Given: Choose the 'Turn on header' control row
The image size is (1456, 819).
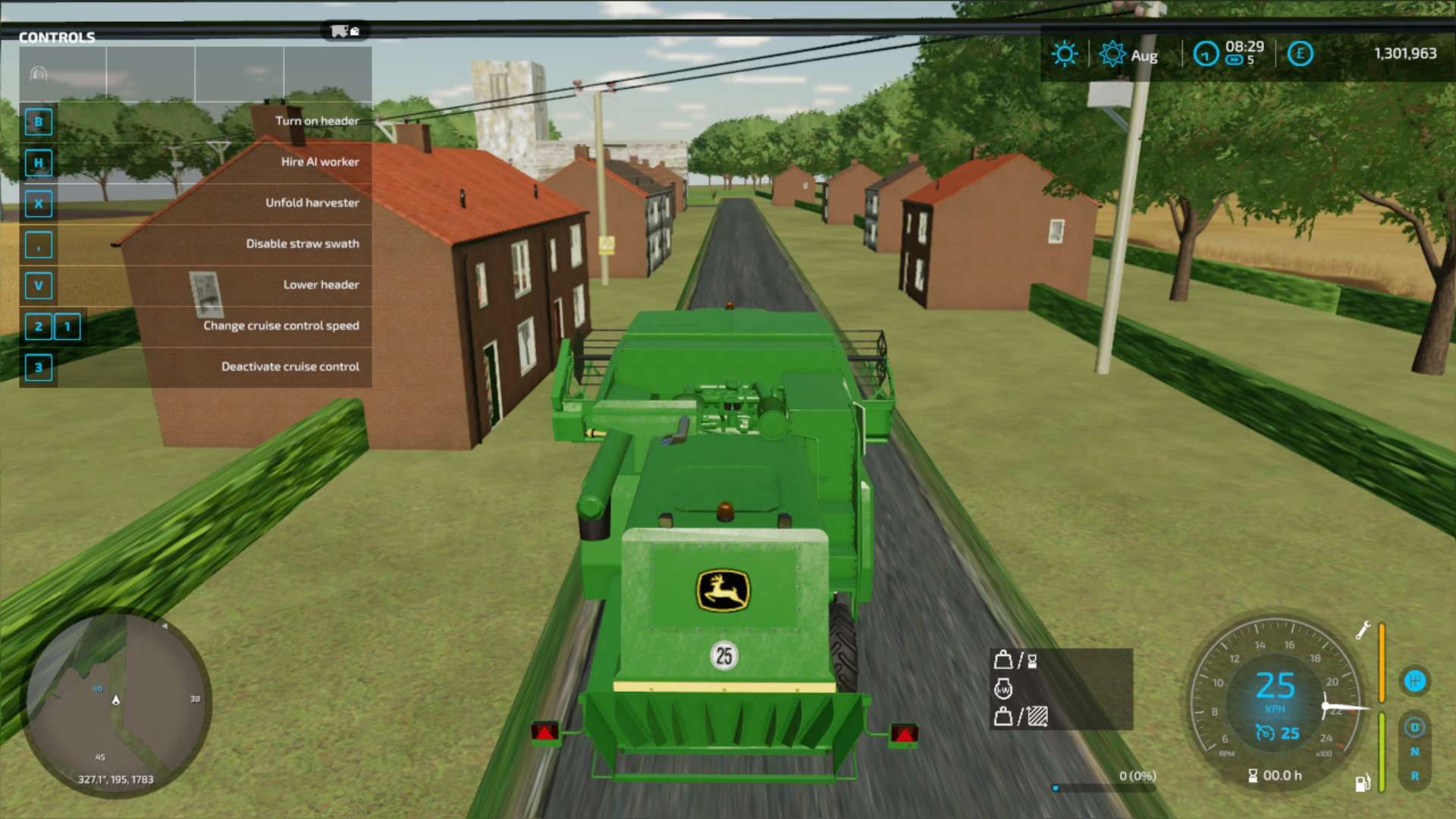Looking at the screenshot, I should coord(196,121).
